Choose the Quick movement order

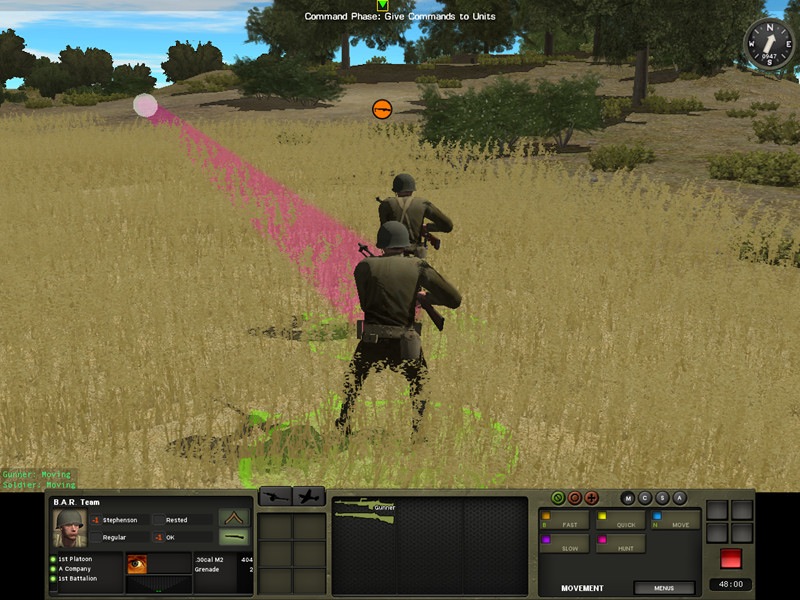point(620,520)
